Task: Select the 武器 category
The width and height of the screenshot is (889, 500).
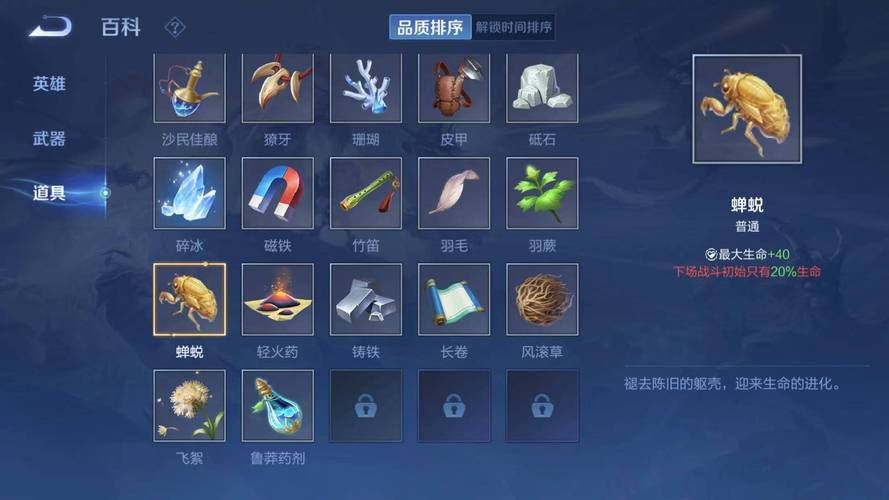Action: point(49,139)
